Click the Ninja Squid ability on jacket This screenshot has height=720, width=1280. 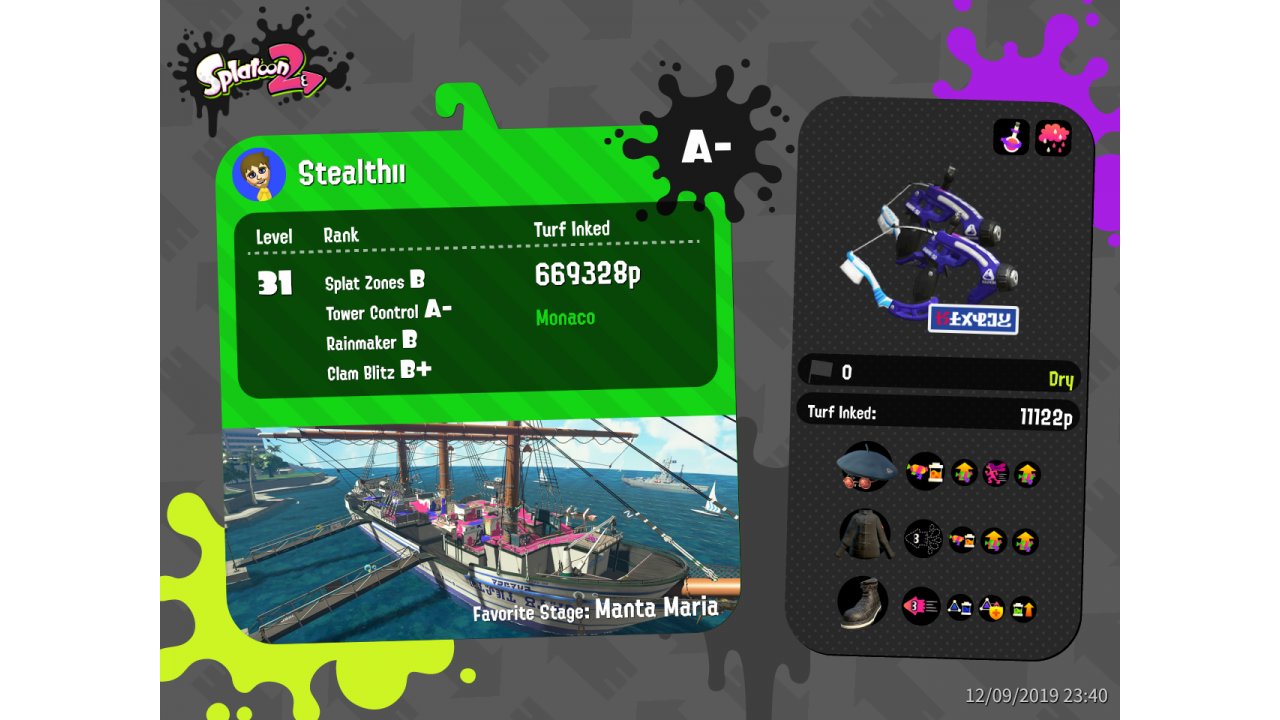pos(923,539)
